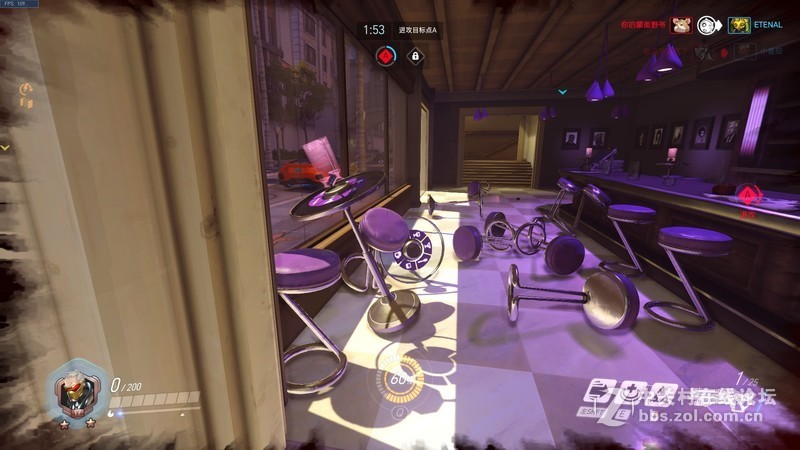Click the ultimate charge meter ring
Screen dimensions: 800x450
[399, 378]
